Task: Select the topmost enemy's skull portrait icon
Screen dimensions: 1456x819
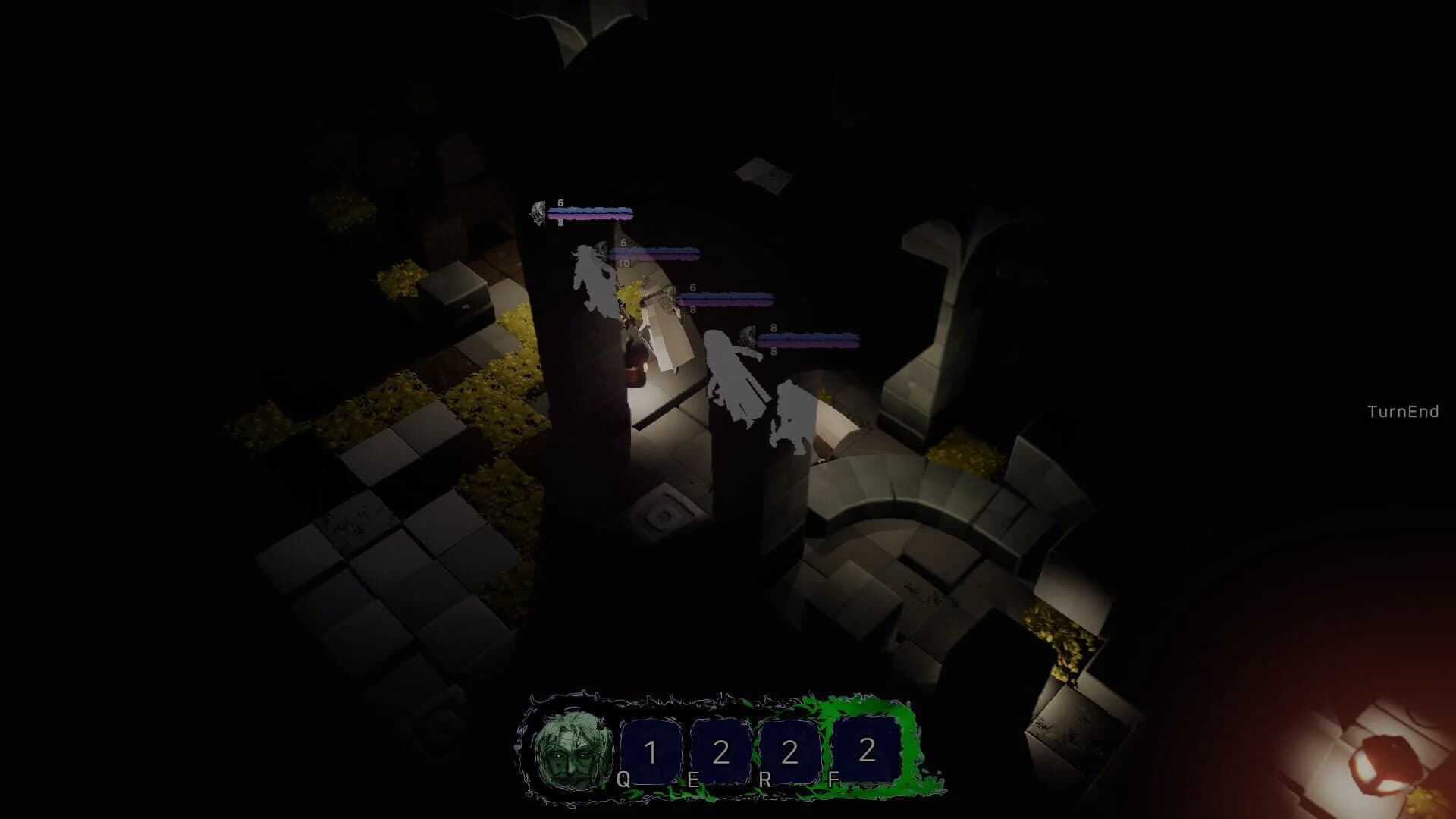Action: click(537, 213)
